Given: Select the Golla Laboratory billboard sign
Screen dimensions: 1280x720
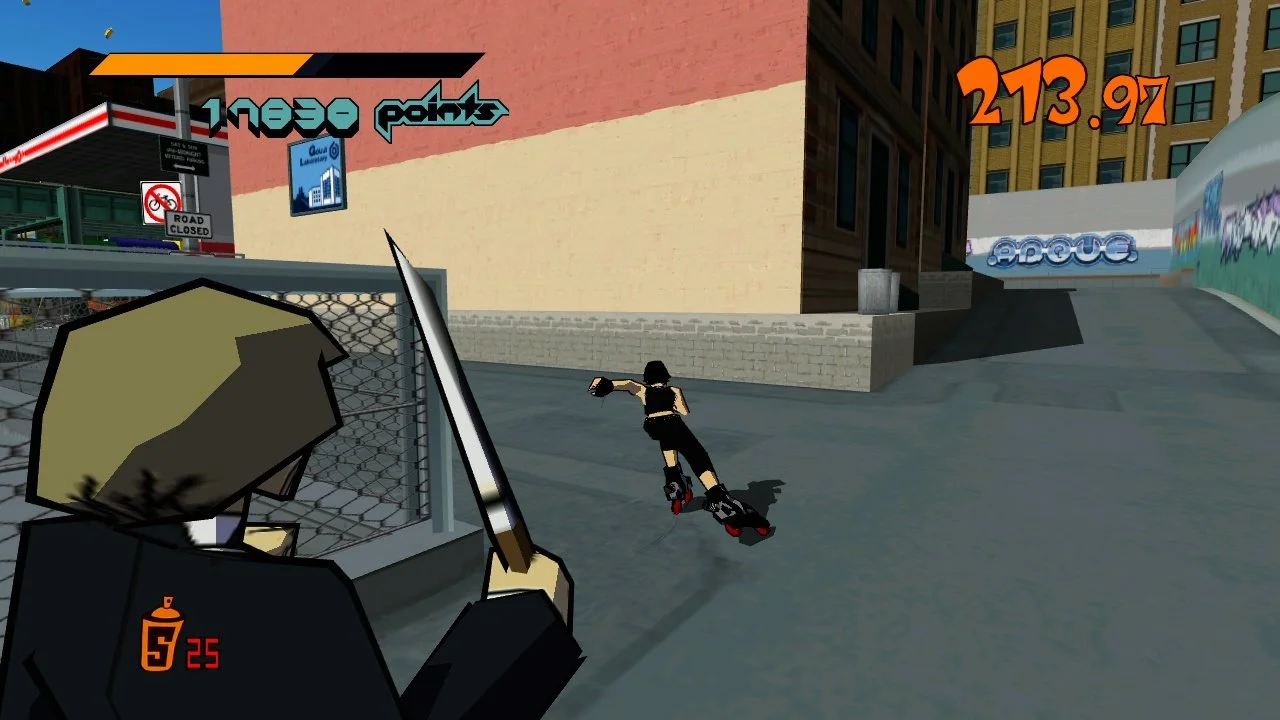Looking at the screenshot, I should 317,179.
